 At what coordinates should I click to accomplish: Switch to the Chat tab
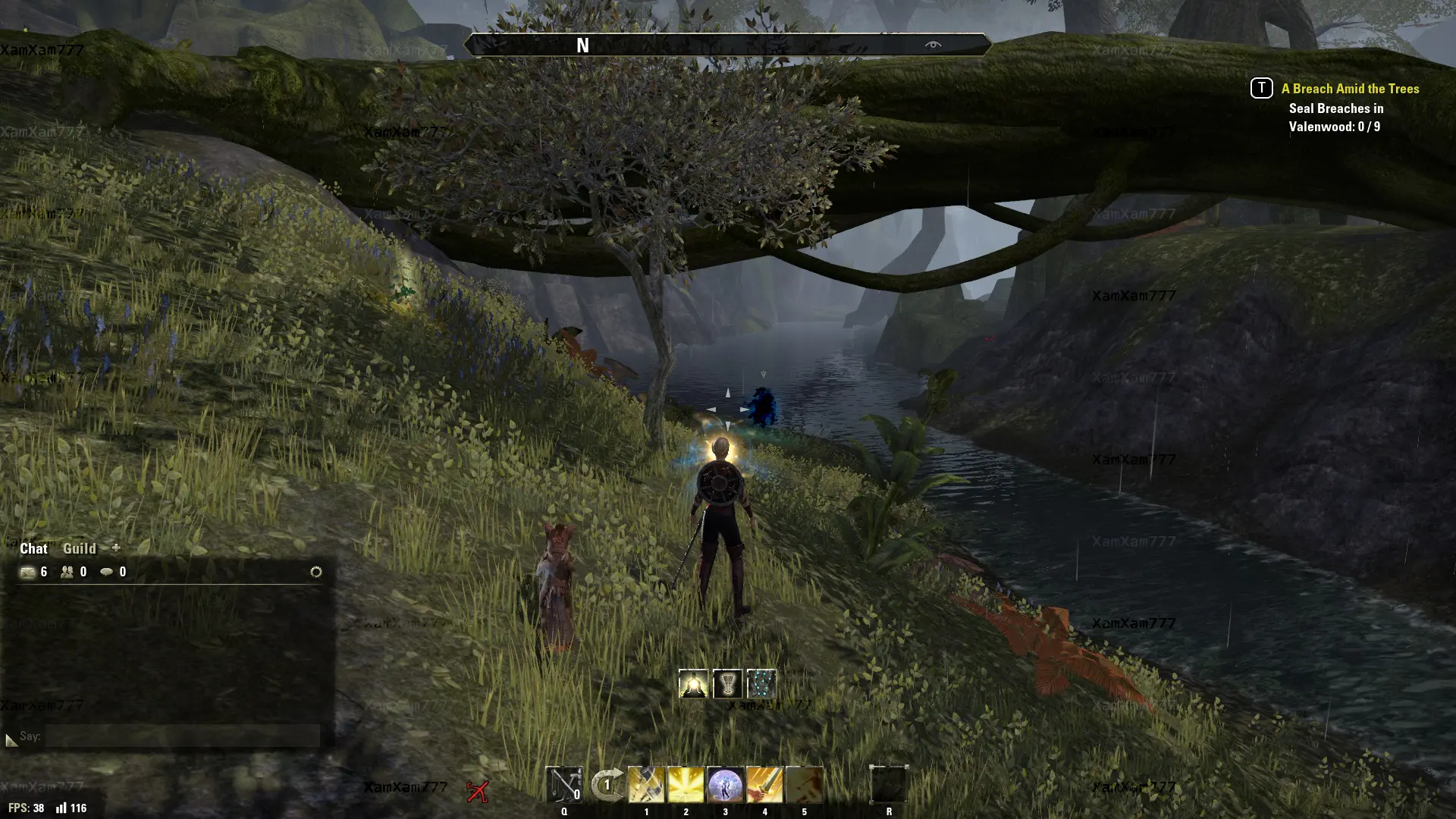[x=33, y=548]
